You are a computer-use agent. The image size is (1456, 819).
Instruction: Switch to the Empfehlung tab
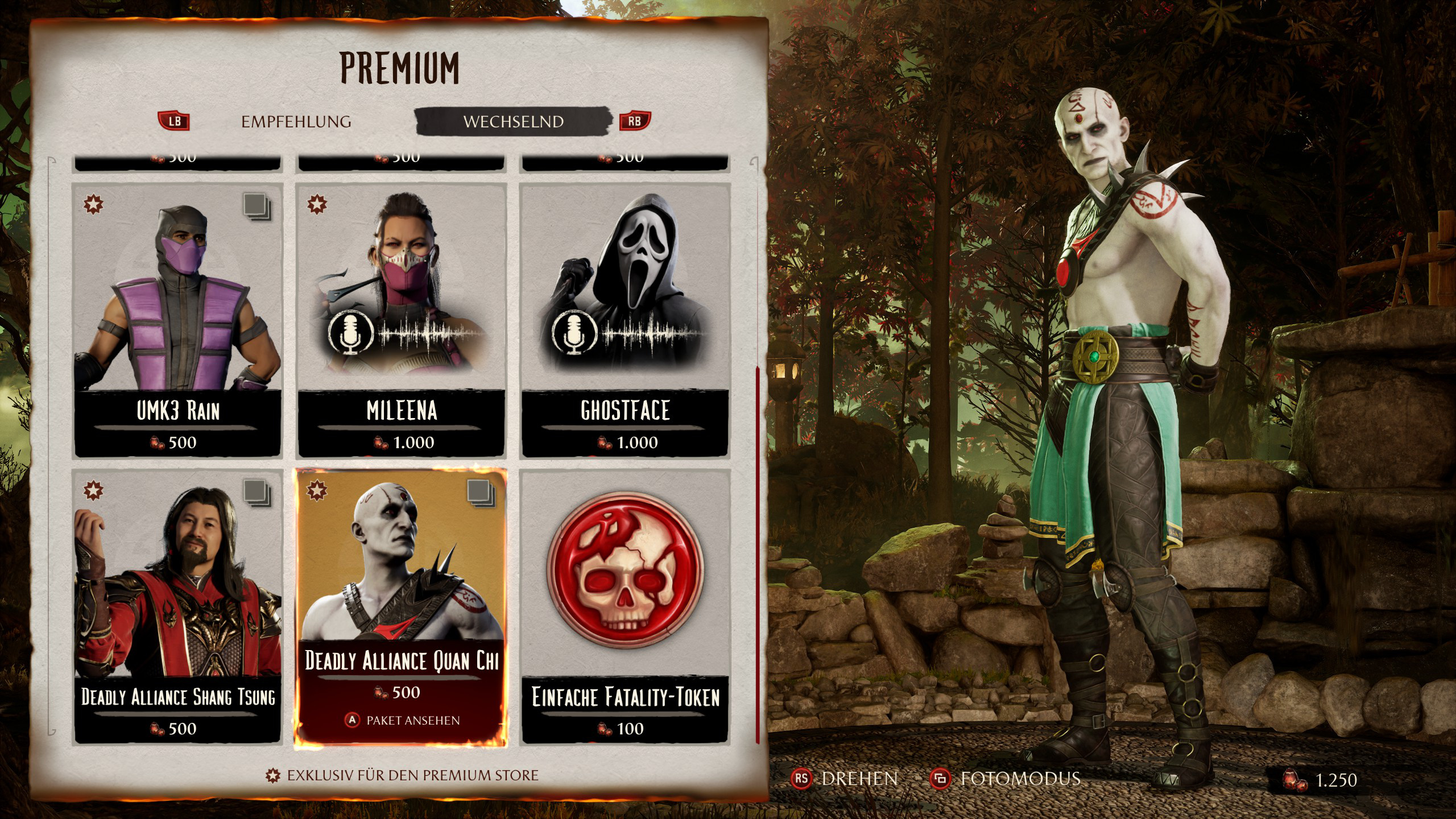point(296,122)
